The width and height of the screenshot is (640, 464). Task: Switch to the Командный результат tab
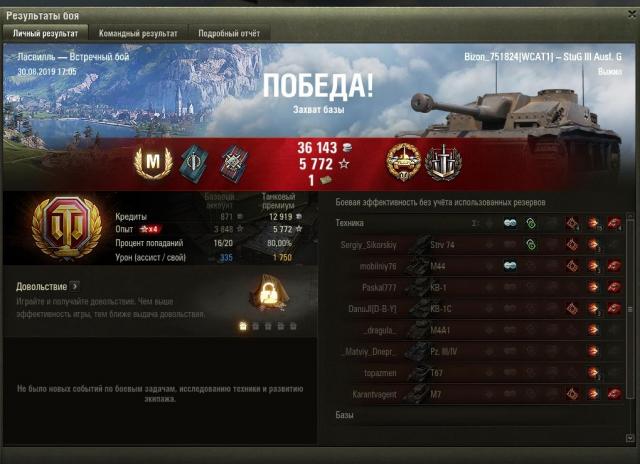pos(138,33)
